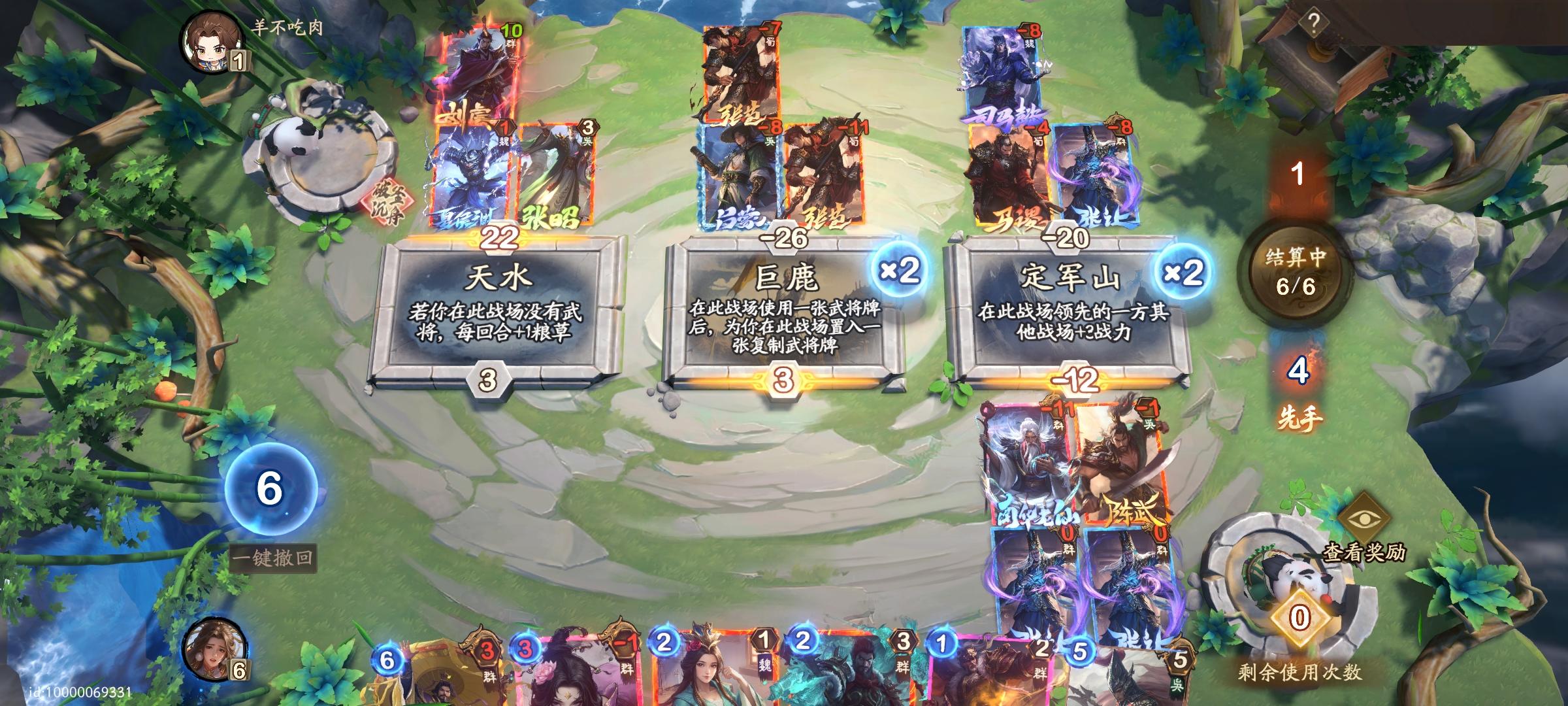Open profile of player 羊不吃肉
The image size is (1568, 706).
[x=209, y=42]
